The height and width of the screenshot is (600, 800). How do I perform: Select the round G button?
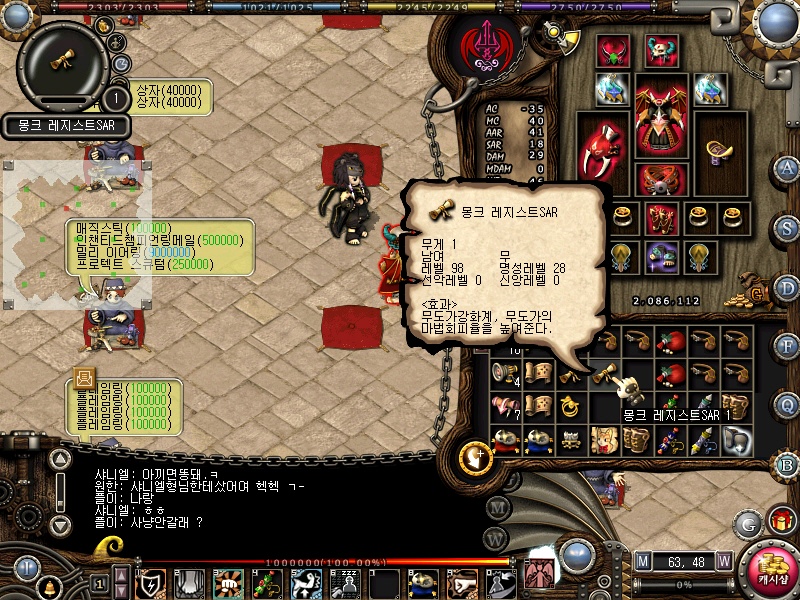(x=748, y=523)
